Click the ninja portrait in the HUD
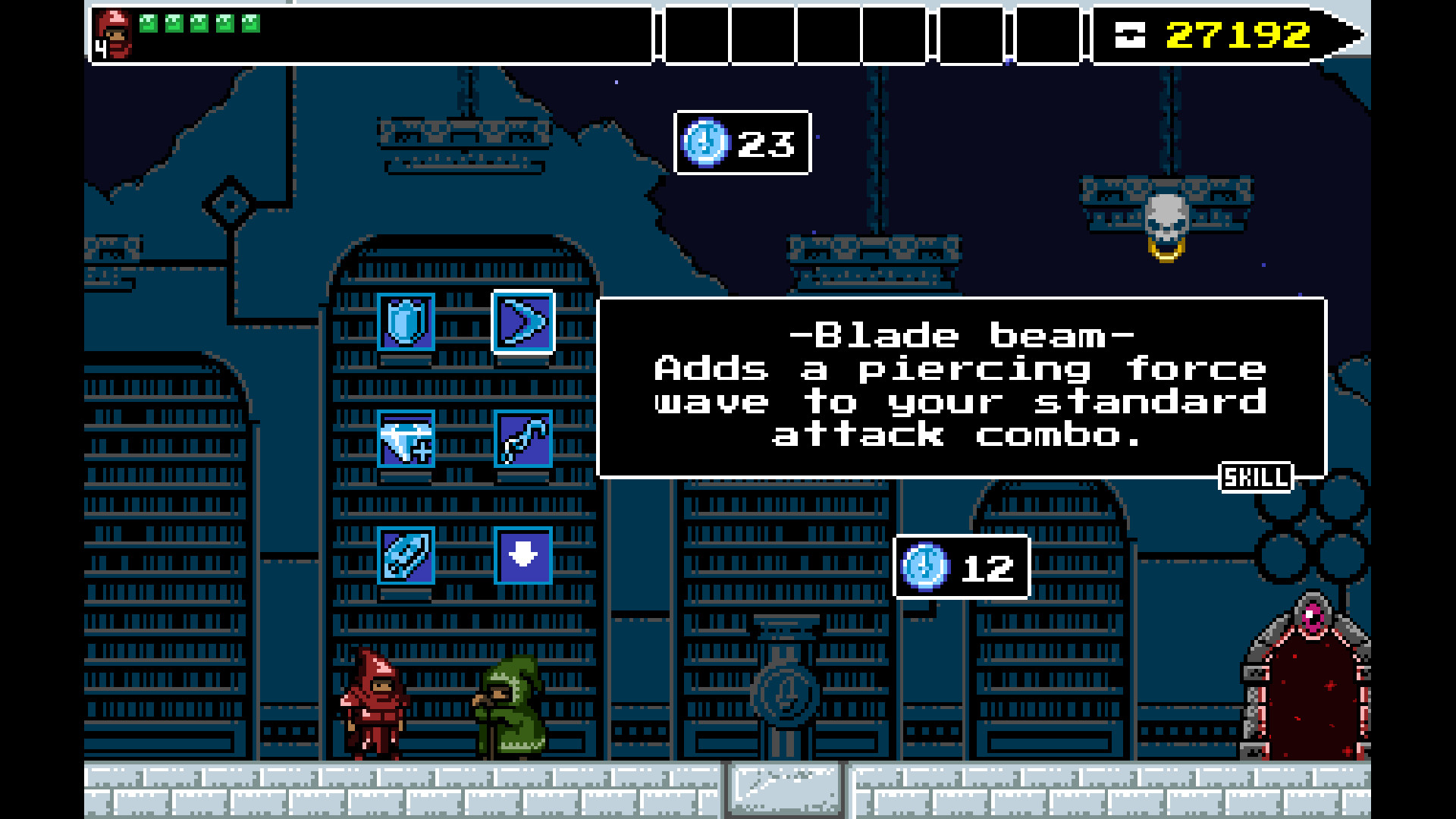Viewport: 1456px width, 819px height. [x=114, y=32]
